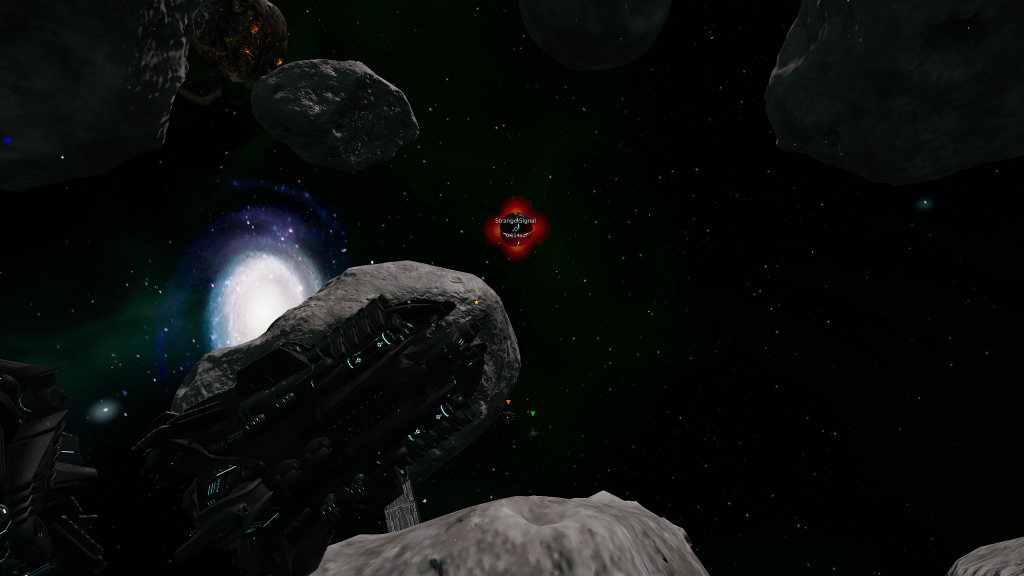The height and width of the screenshot is (576, 1024).
Task: Target the green triangle ship marker
Action: 533,412
